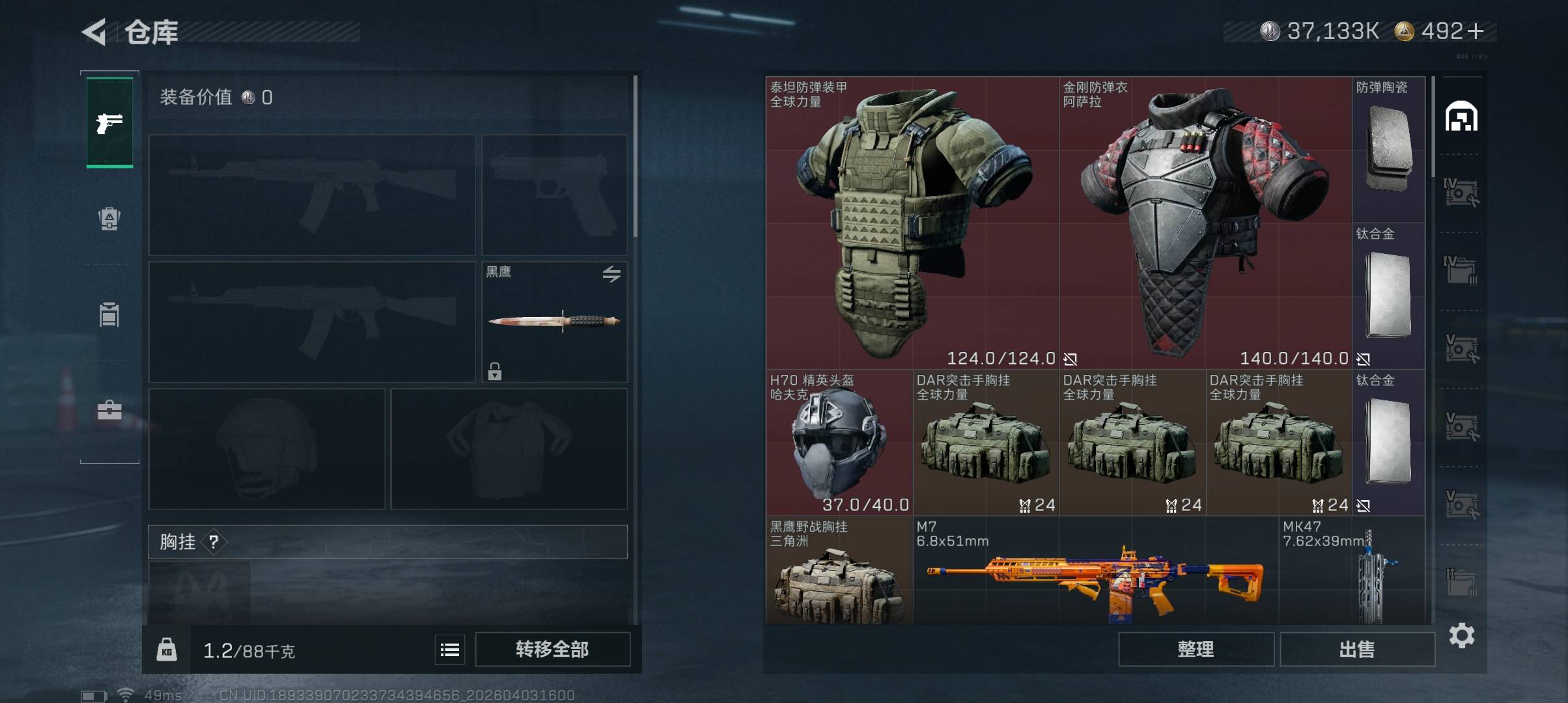Pick the 防弹陶瓷 plate item
The height and width of the screenshot is (703, 1568).
point(1388,150)
